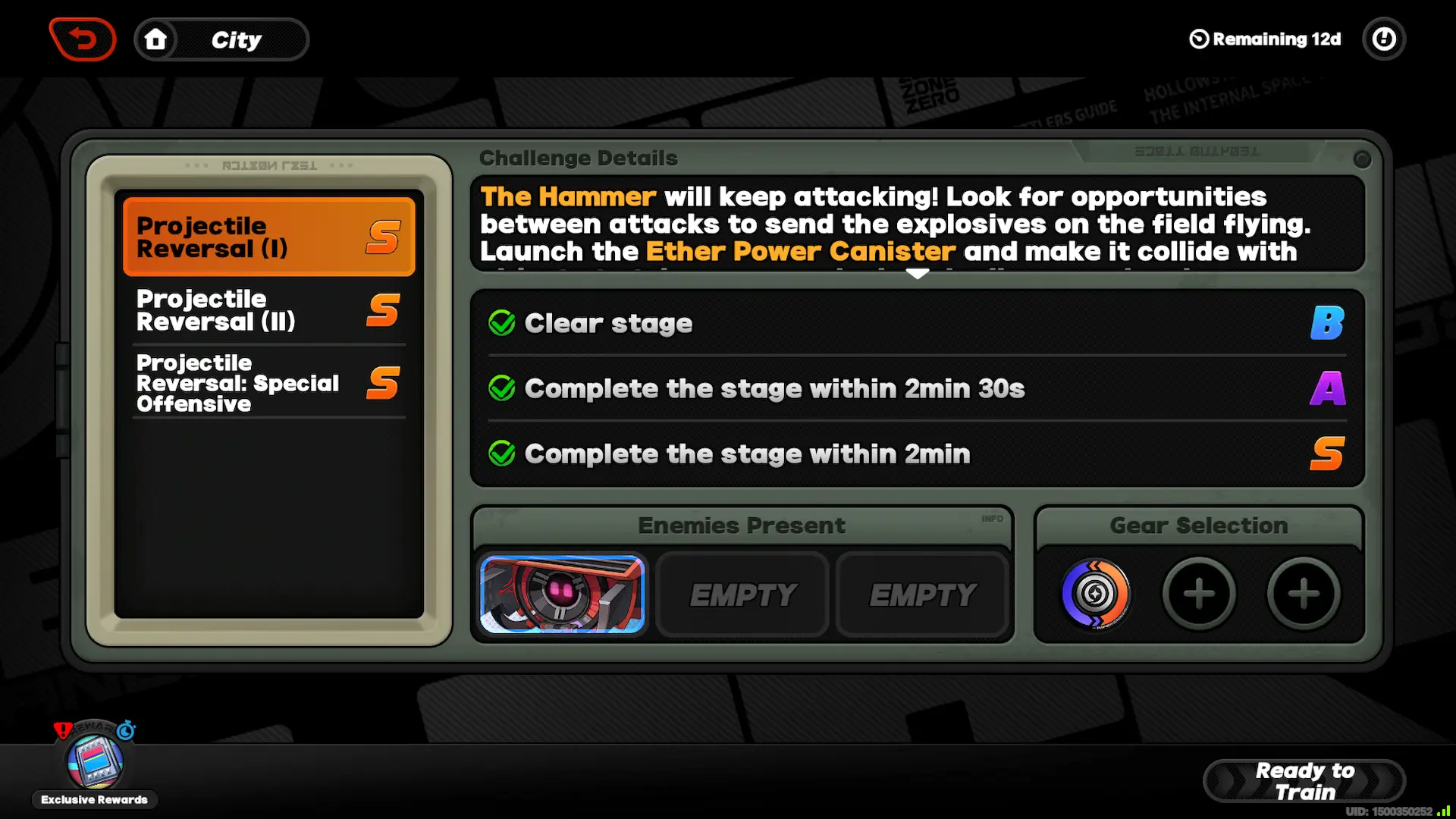Return to City via home button
Viewport: 1456px width, 819px height.
coord(155,39)
